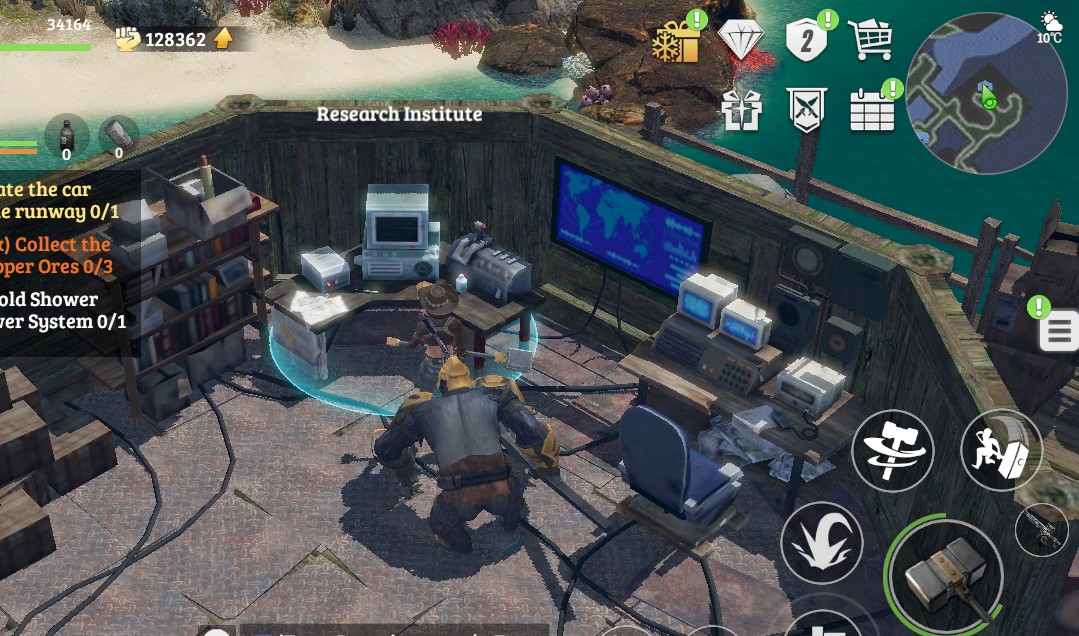This screenshot has height=636, width=1079.
Task: Attack with the sledgehammer button
Action: click(946, 575)
